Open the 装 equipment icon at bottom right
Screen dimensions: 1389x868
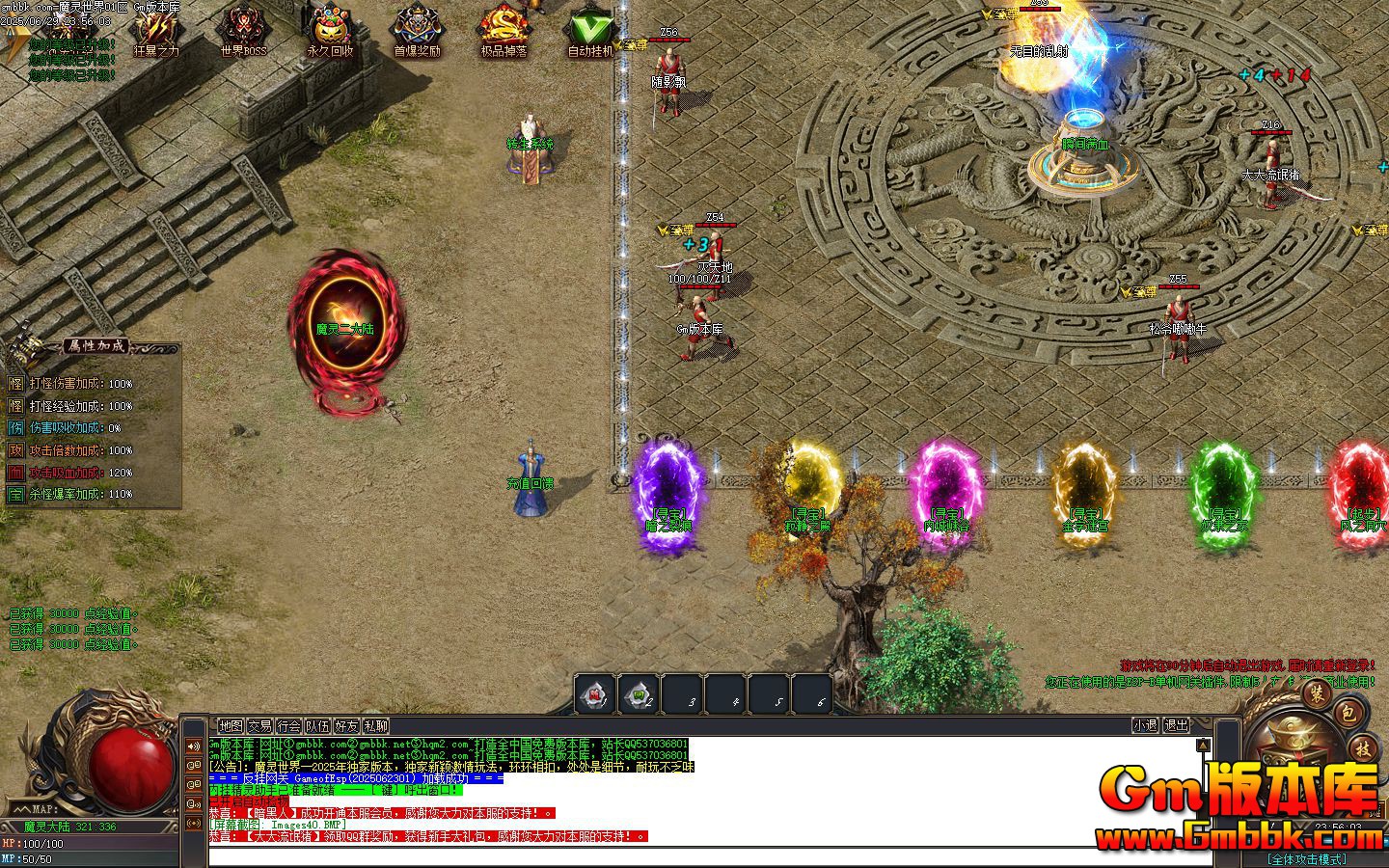point(1317,695)
